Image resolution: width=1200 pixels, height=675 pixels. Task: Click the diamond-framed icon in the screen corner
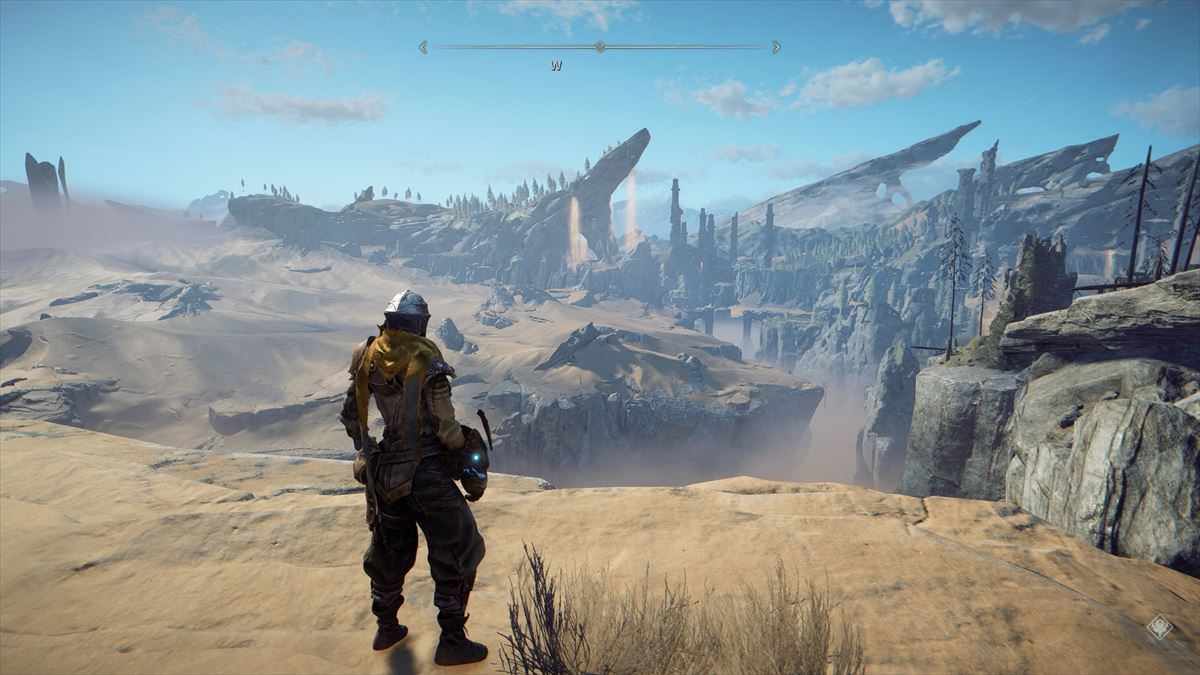1159,627
